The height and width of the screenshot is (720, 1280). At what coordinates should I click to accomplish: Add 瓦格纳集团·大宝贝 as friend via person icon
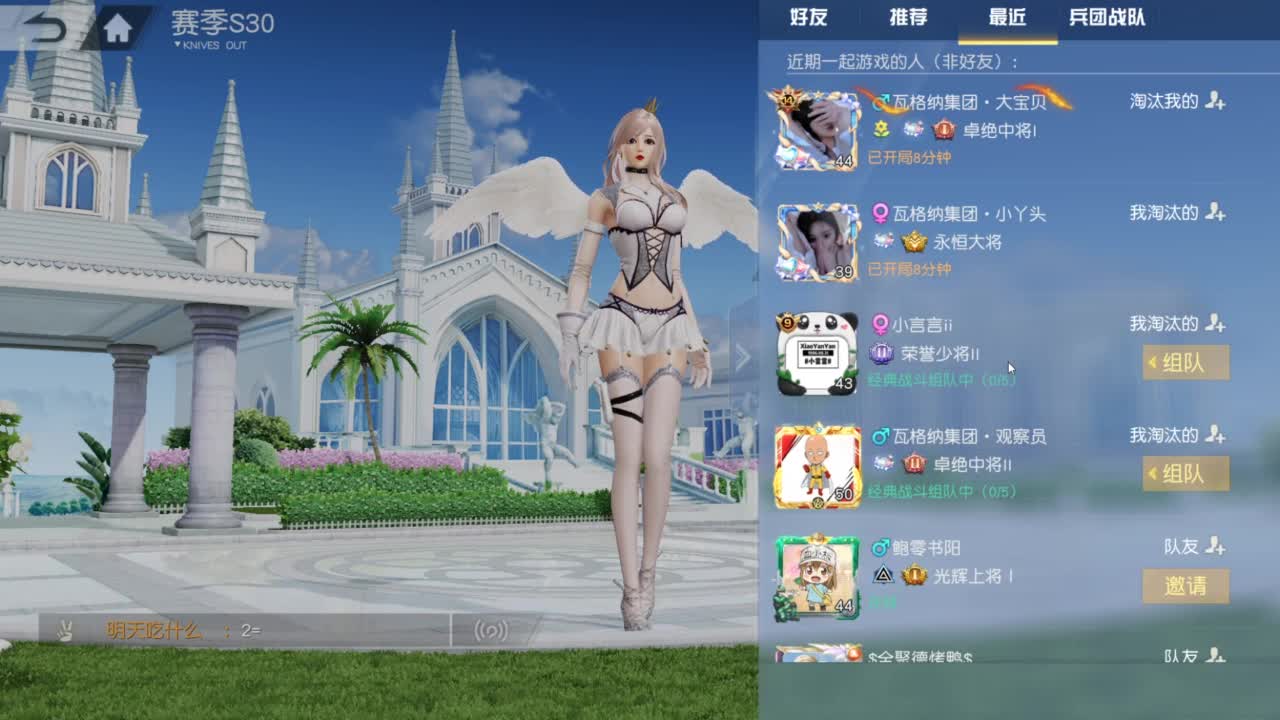click(x=1216, y=101)
